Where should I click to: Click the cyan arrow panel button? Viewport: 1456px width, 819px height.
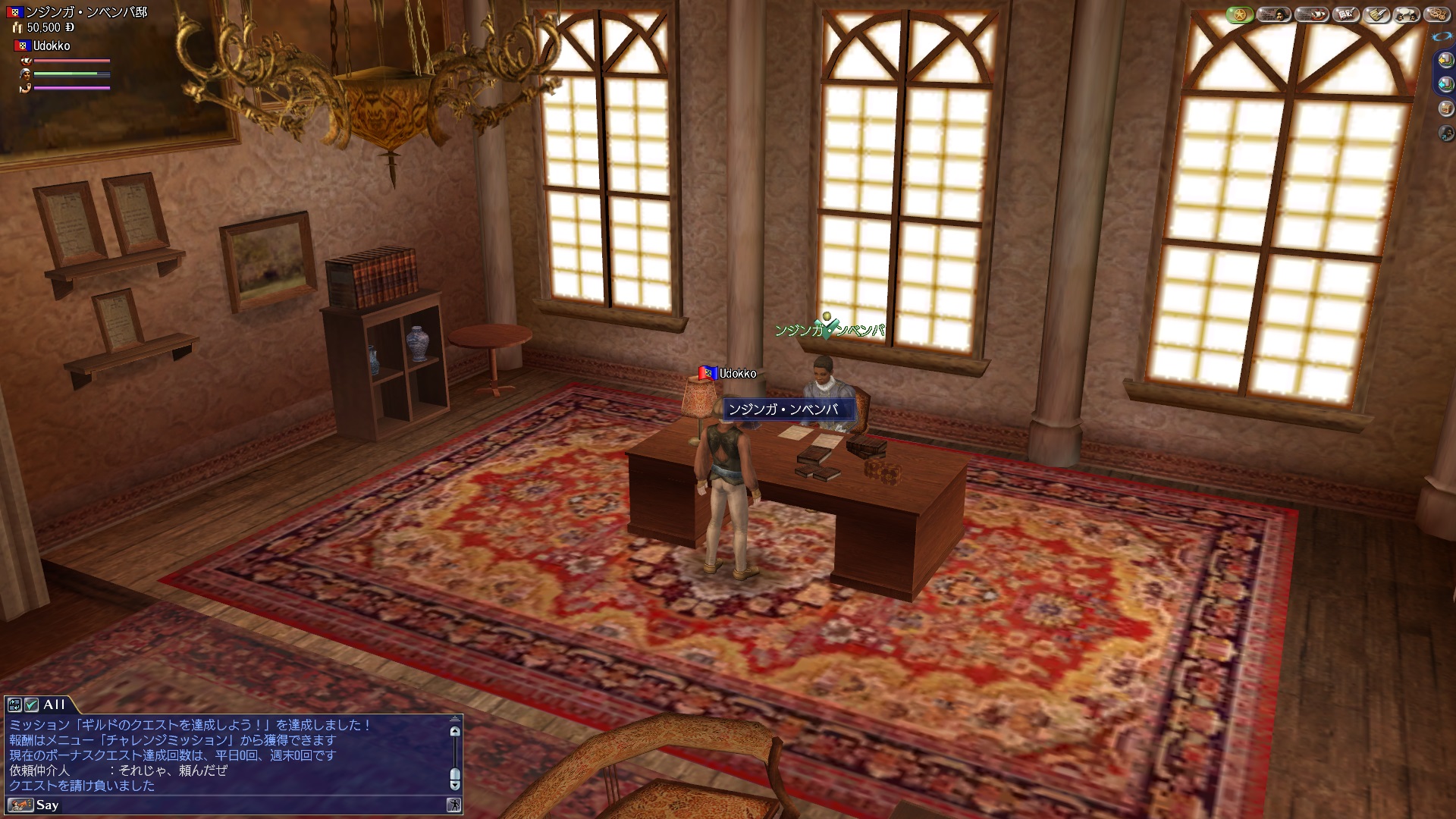click(x=1445, y=84)
